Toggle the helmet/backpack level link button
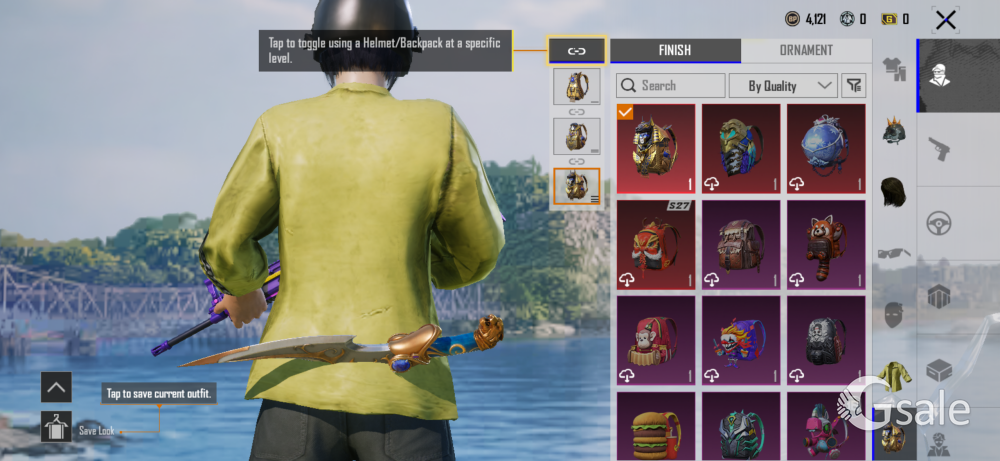 pos(577,50)
